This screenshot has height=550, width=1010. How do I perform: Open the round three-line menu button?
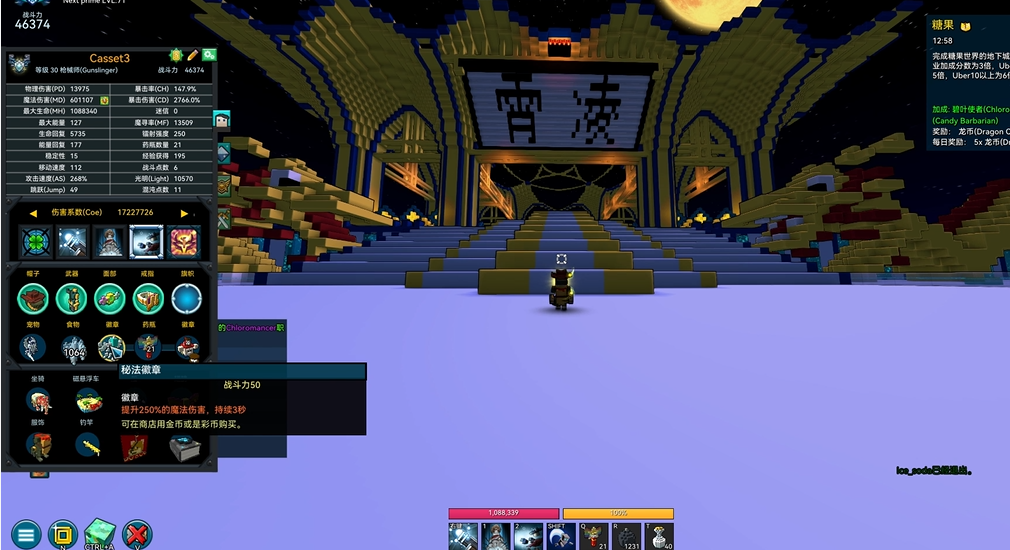[x=26, y=534]
